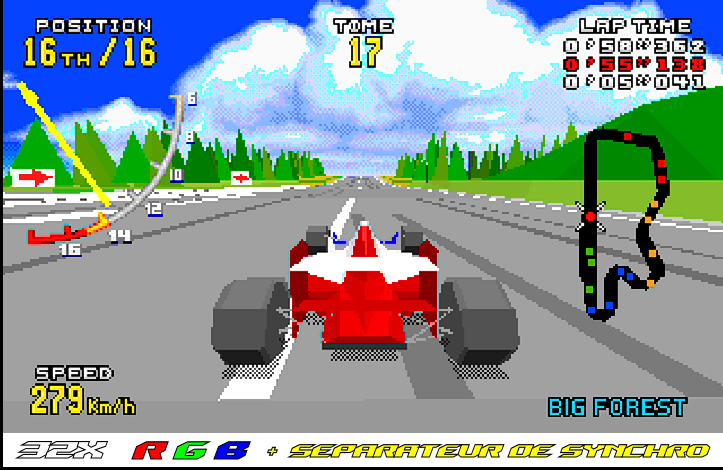Click the Big Forest track minimap
Viewport: 723px width, 470px height.
pos(622,224)
